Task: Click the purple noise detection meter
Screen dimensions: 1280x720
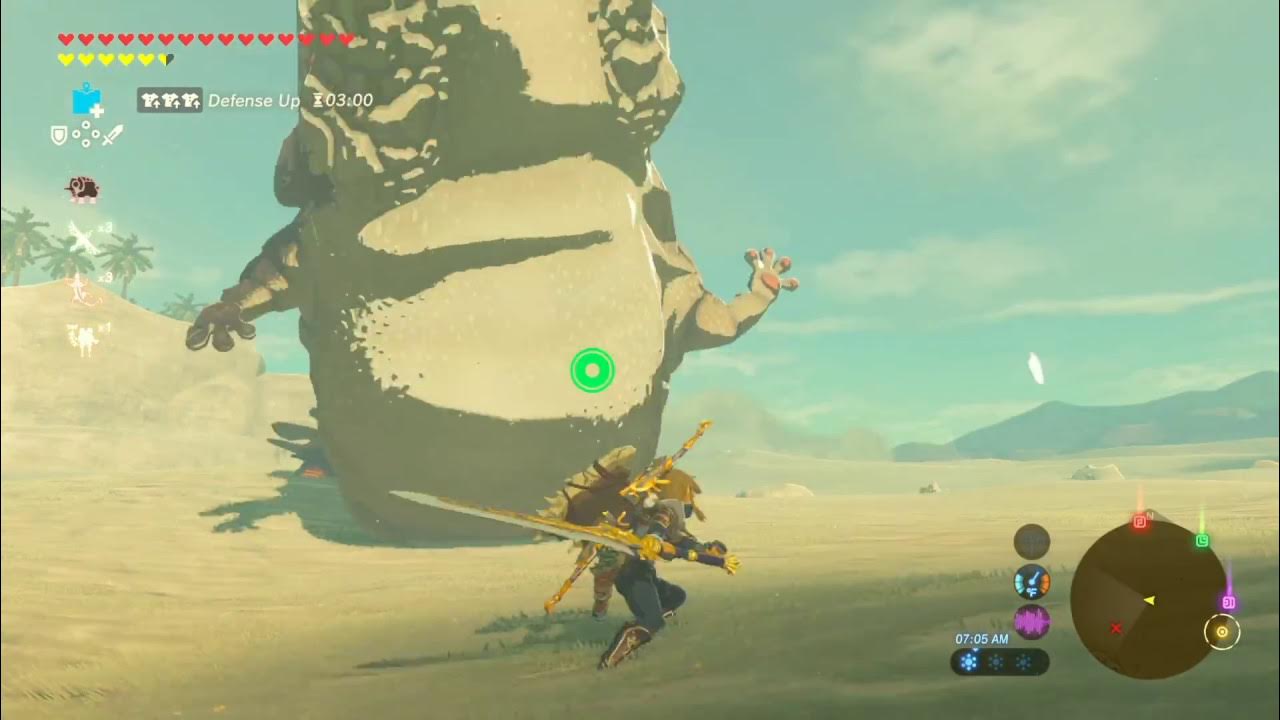Action: [x=1031, y=621]
